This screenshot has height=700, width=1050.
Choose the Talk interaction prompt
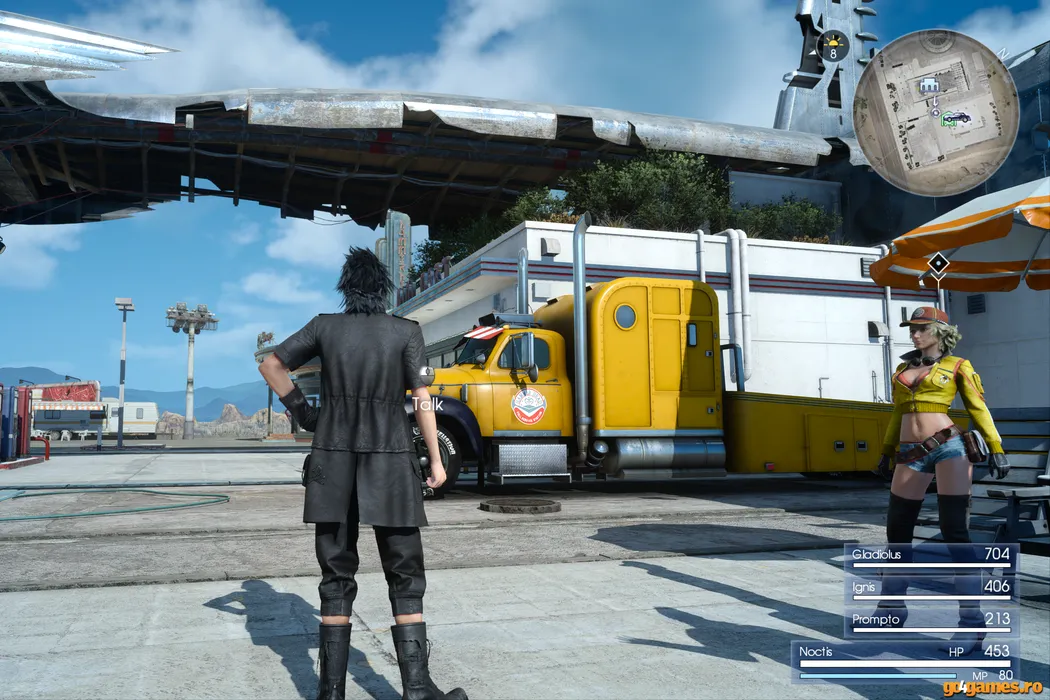(427, 404)
